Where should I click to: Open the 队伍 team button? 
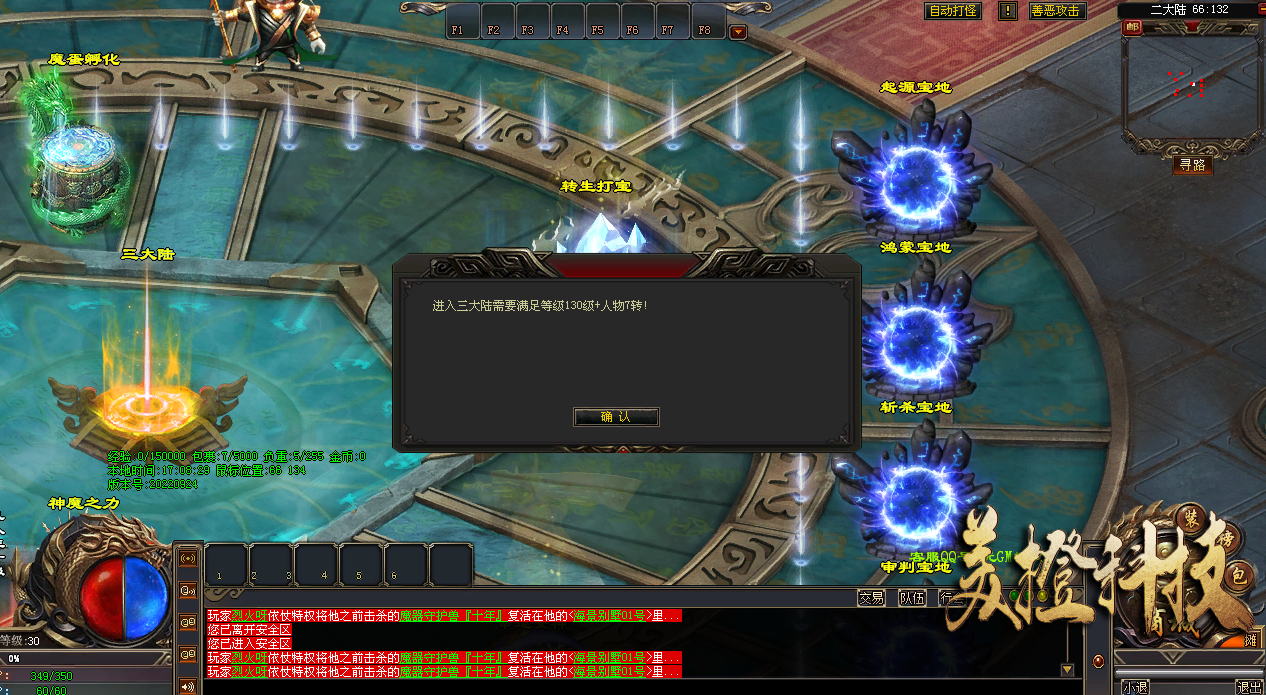tap(911, 598)
